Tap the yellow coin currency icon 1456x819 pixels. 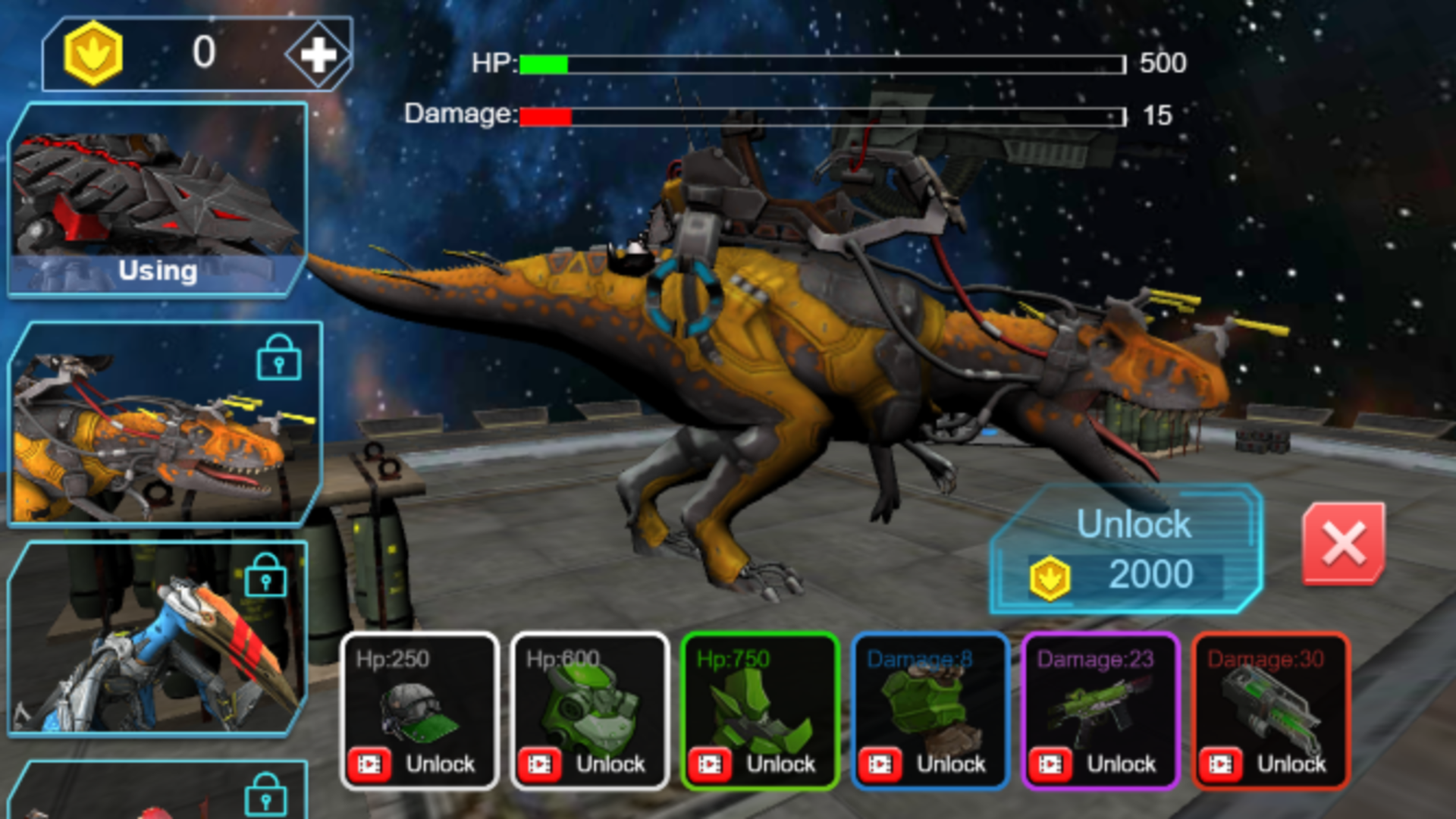tap(93, 52)
